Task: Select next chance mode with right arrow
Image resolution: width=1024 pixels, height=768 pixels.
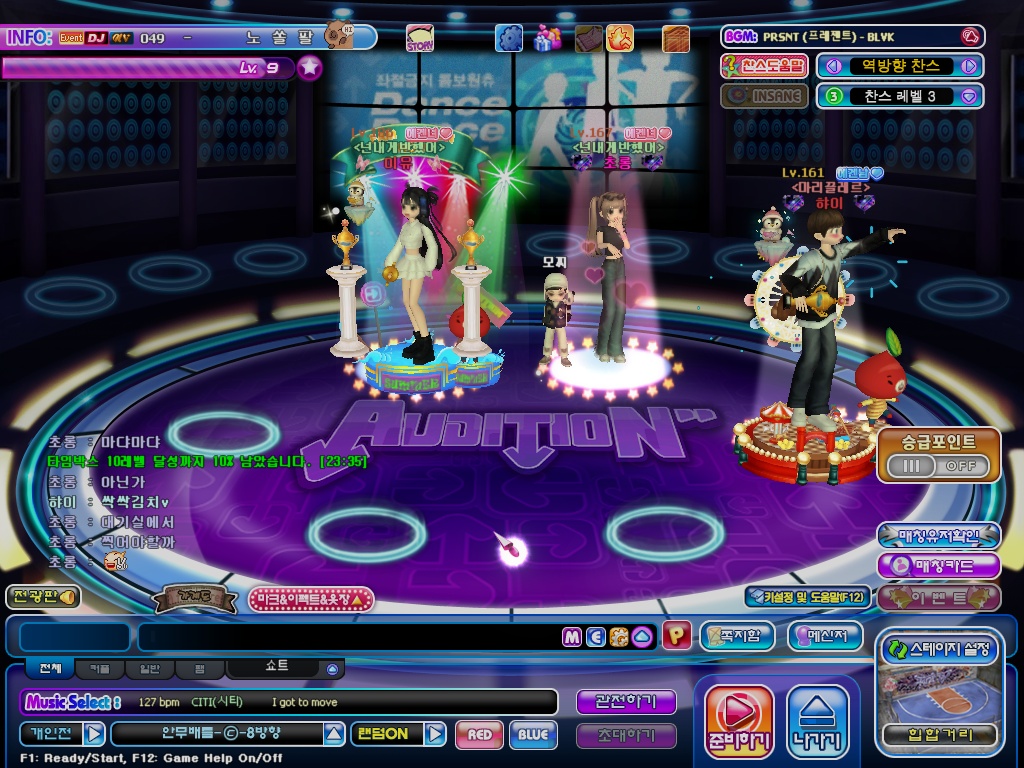Action: [968, 66]
